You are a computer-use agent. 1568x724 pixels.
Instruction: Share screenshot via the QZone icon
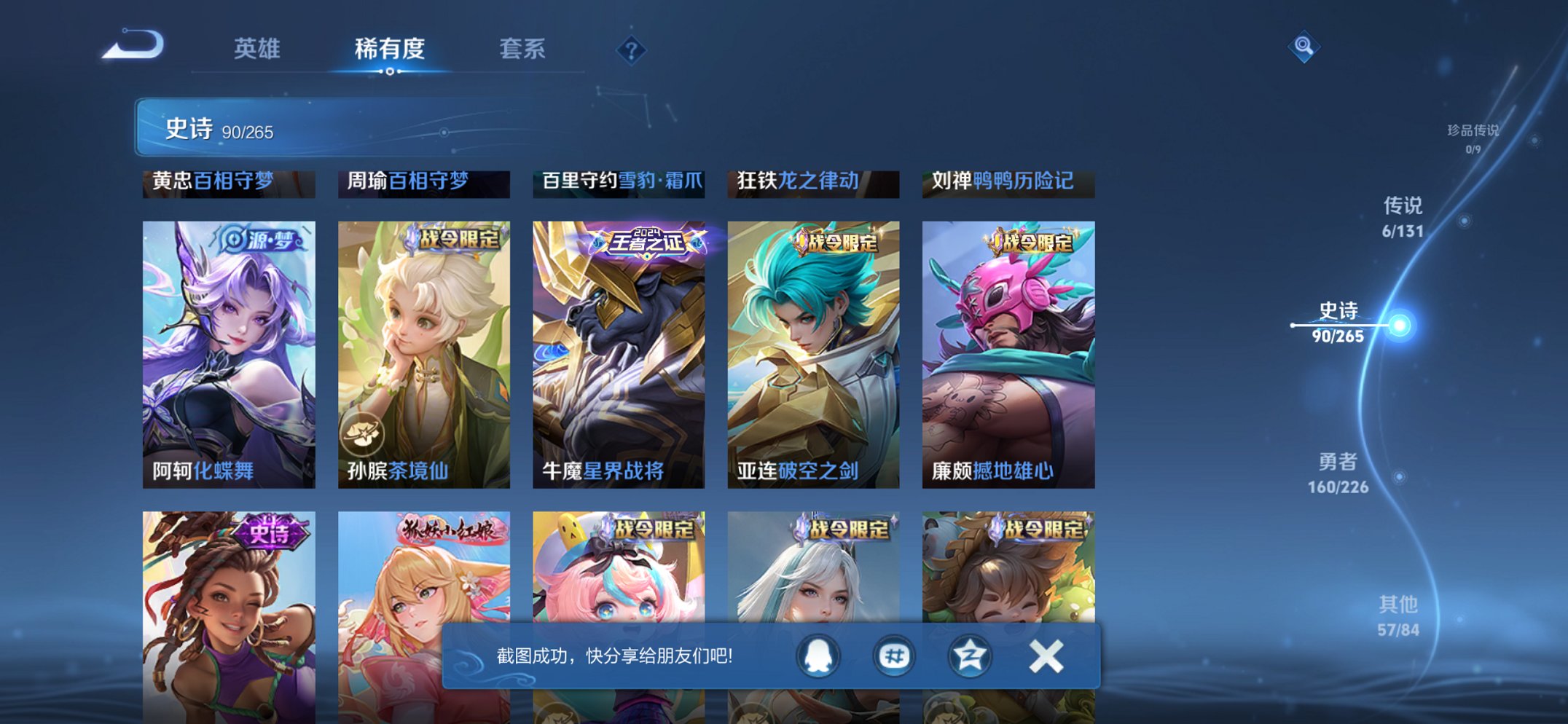click(971, 656)
